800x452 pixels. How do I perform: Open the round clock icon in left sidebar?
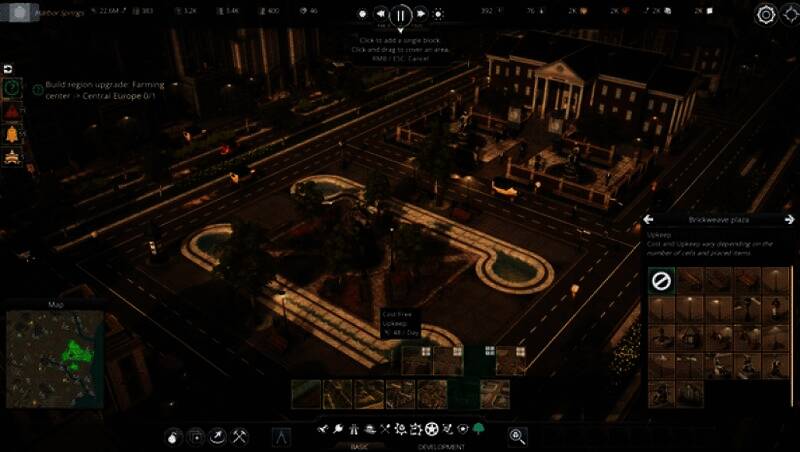click(12, 88)
